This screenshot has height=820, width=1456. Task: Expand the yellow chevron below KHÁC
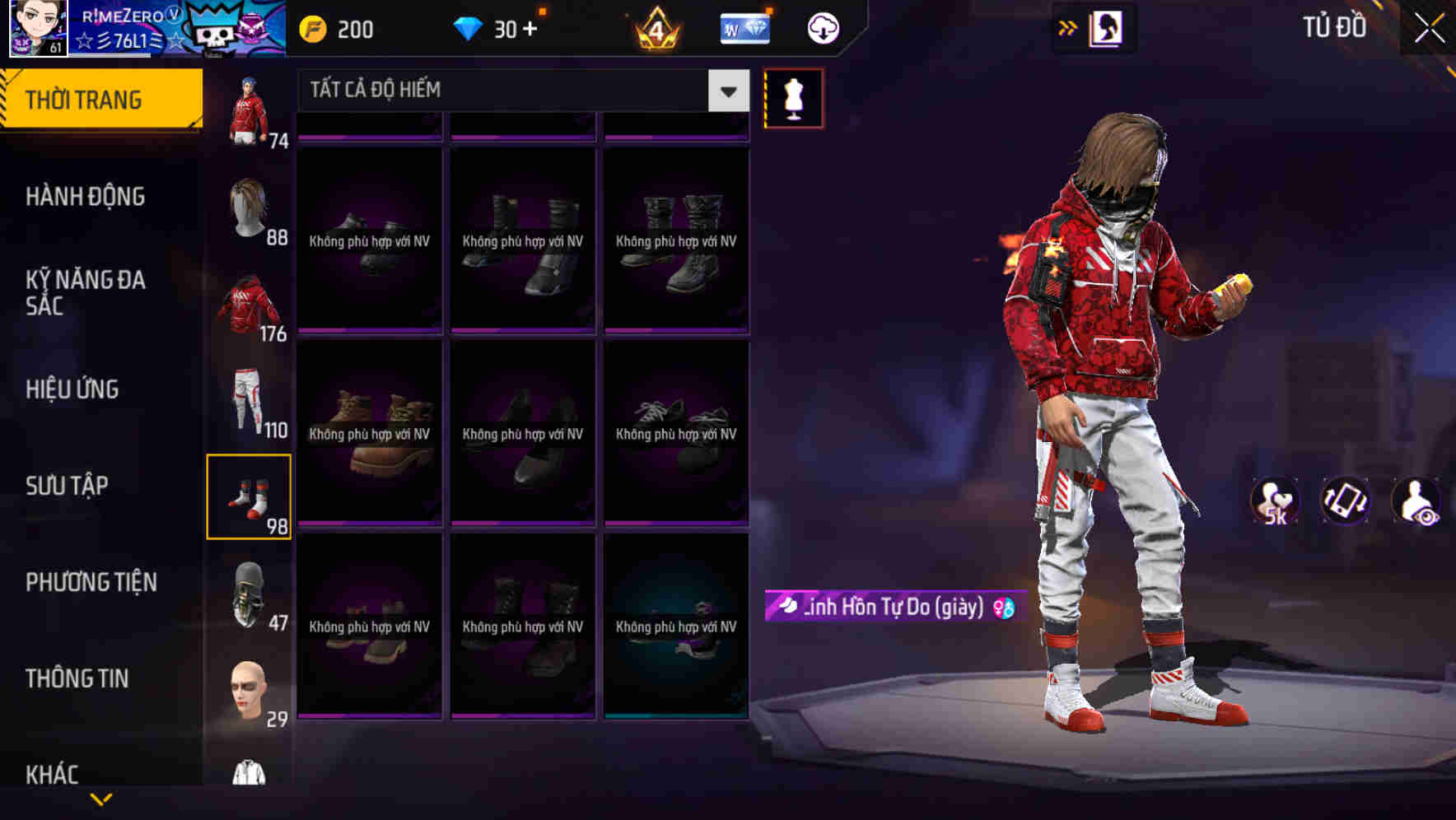[x=101, y=799]
